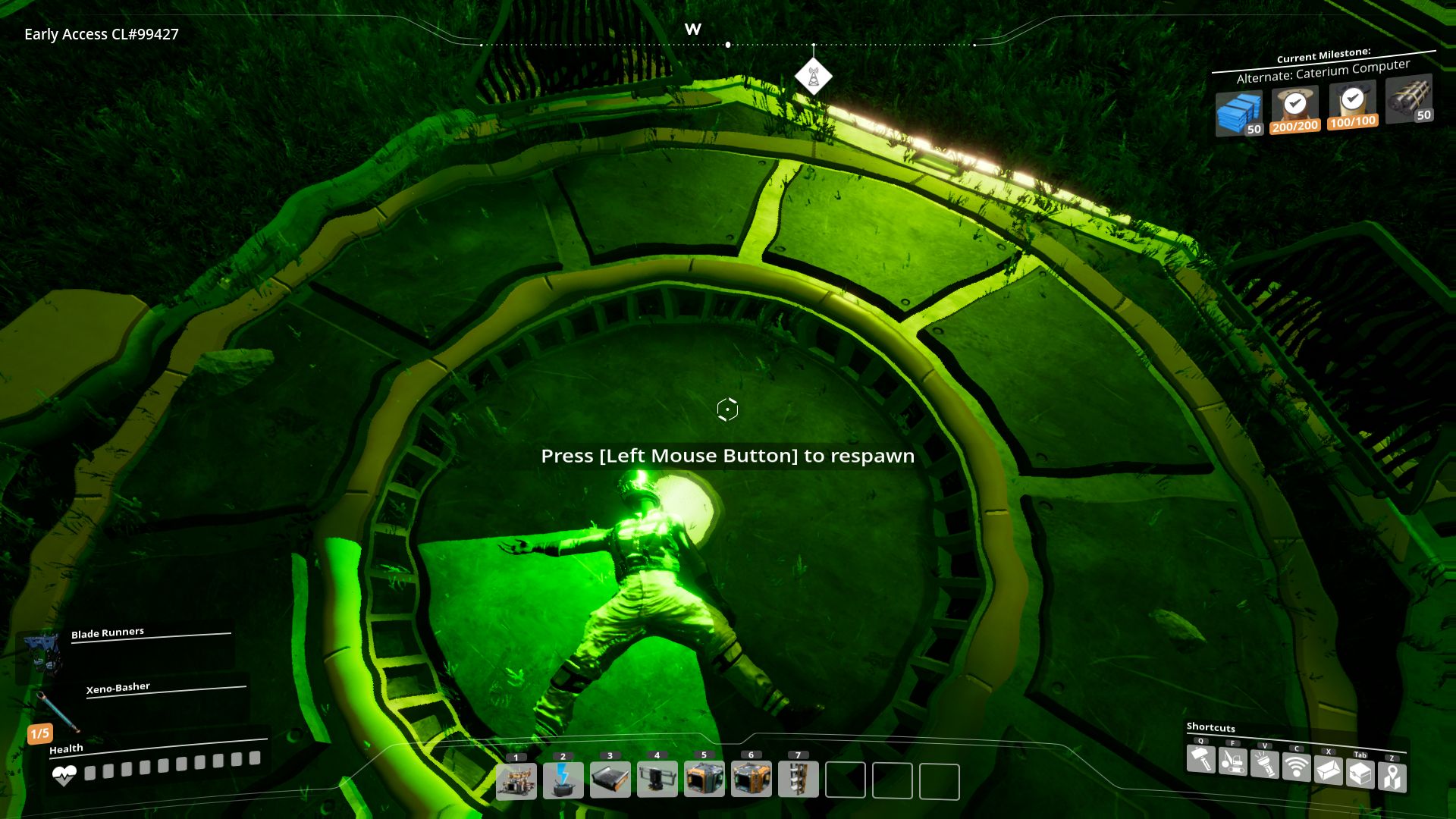Activate the dismantle excavator shortcut
Screen dimensions: 1456x819
point(1233,761)
